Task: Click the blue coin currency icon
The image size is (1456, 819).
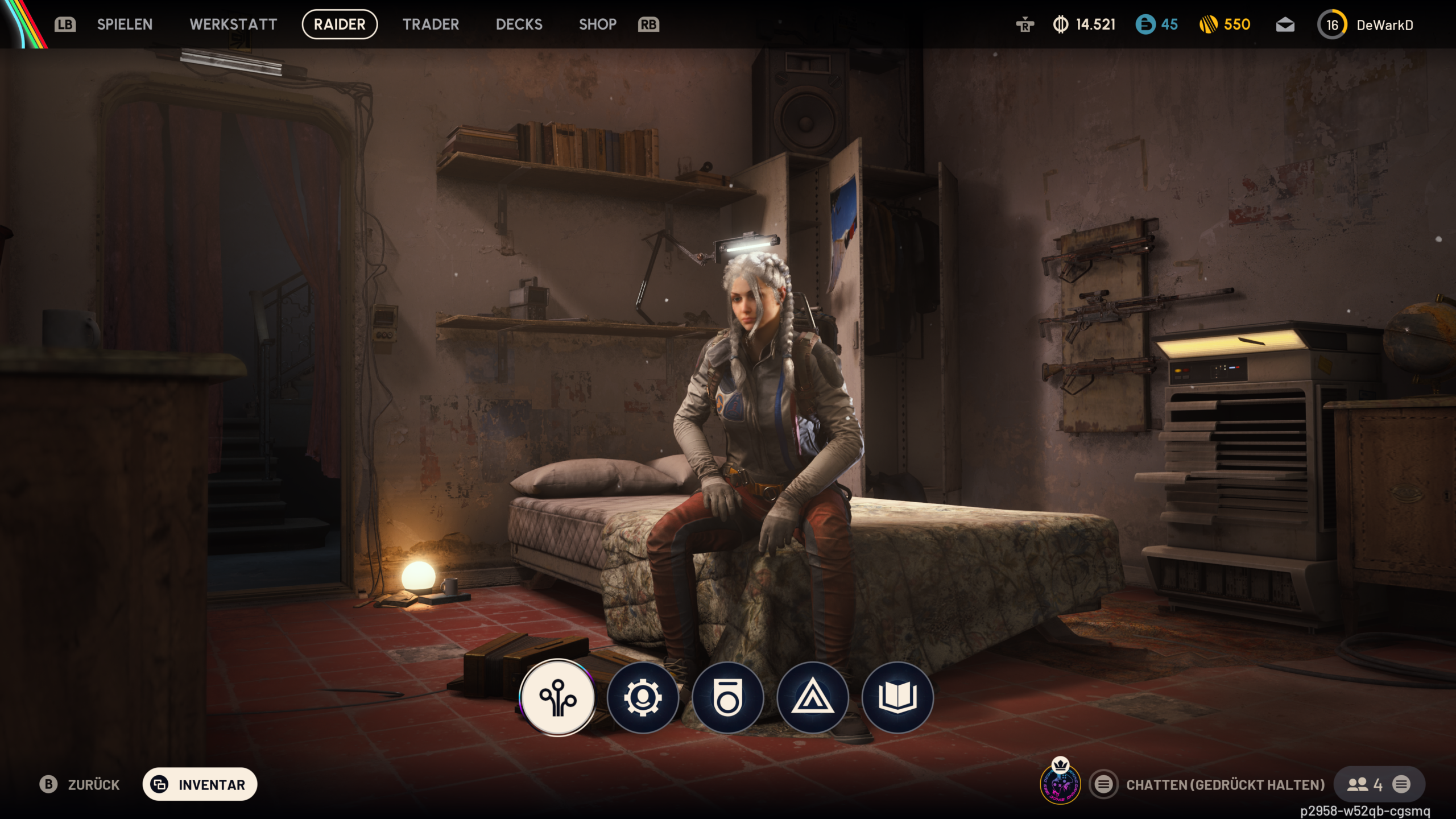Action: pos(1145,24)
